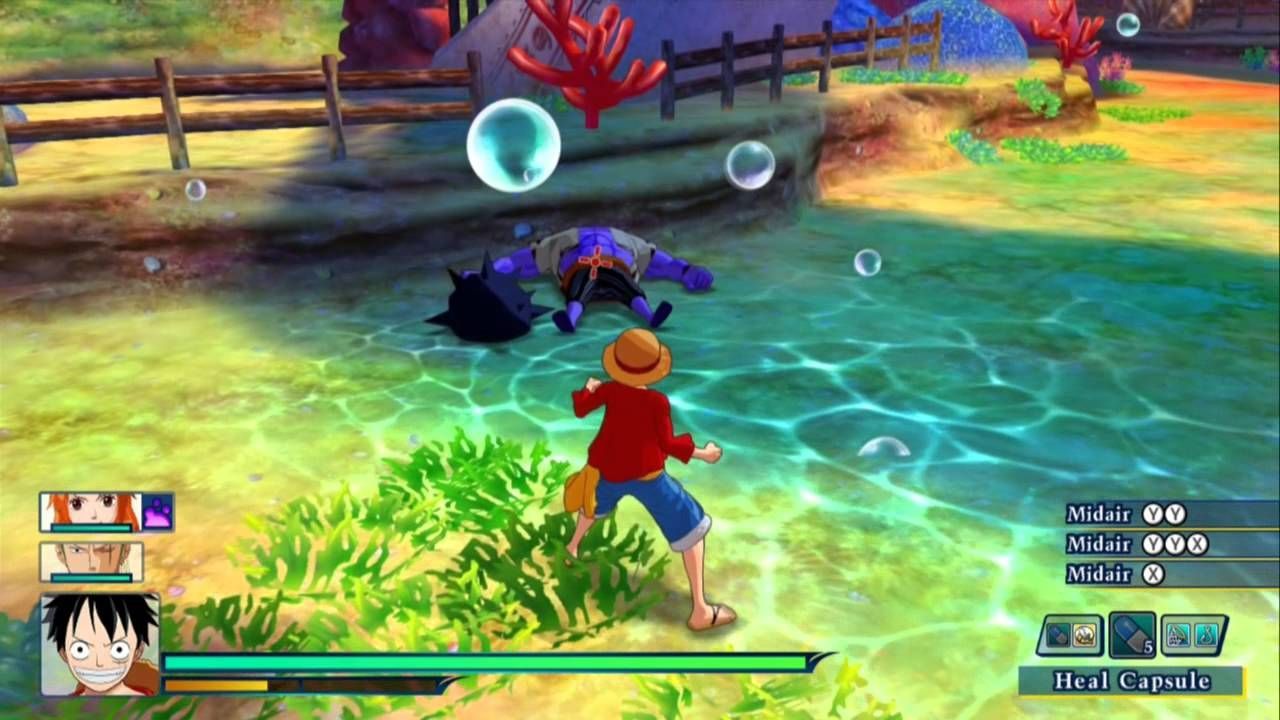
Task: Select the hook item icon
Action: (x=1207, y=635)
